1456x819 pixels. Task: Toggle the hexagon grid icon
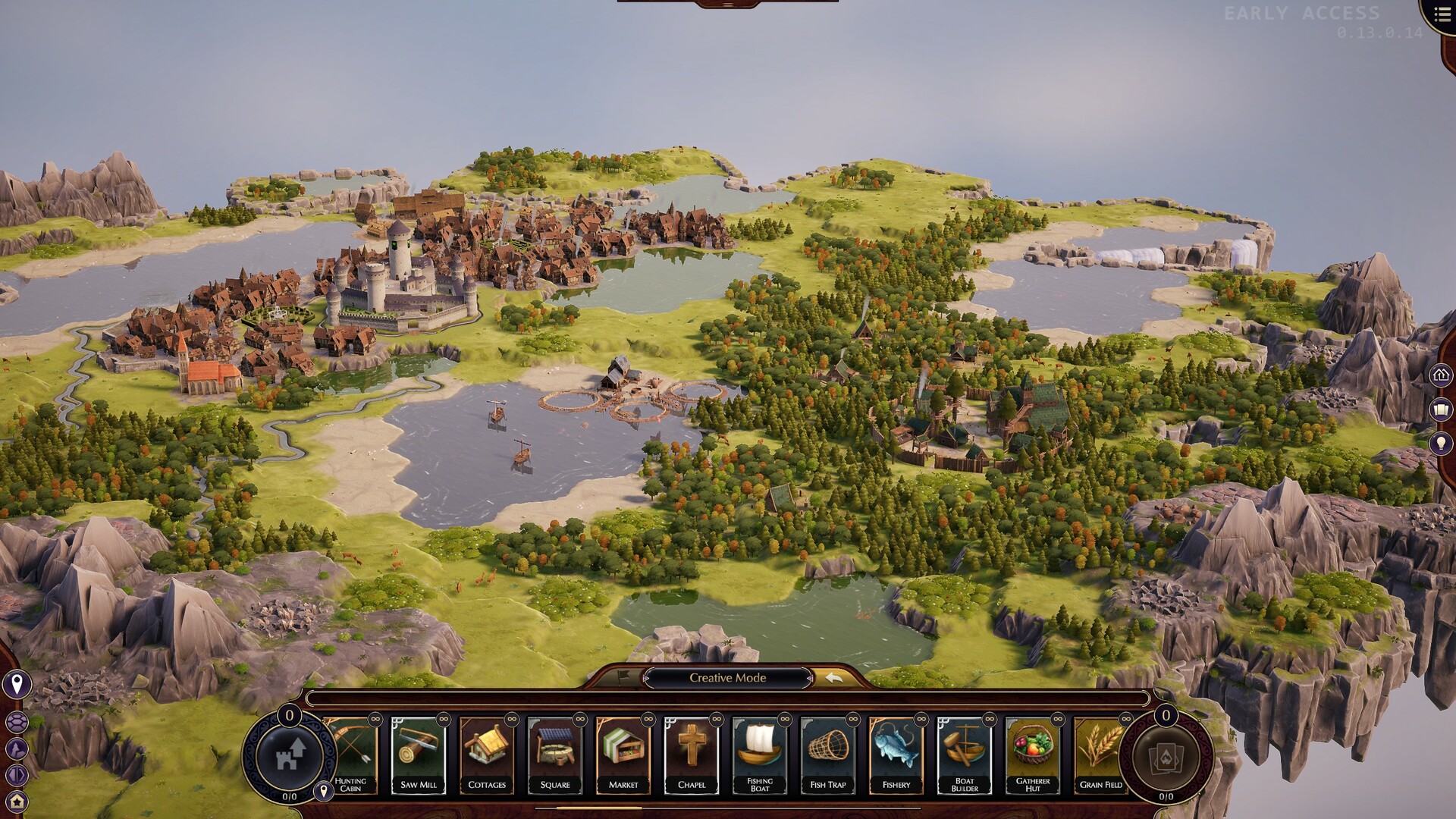(16, 723)
